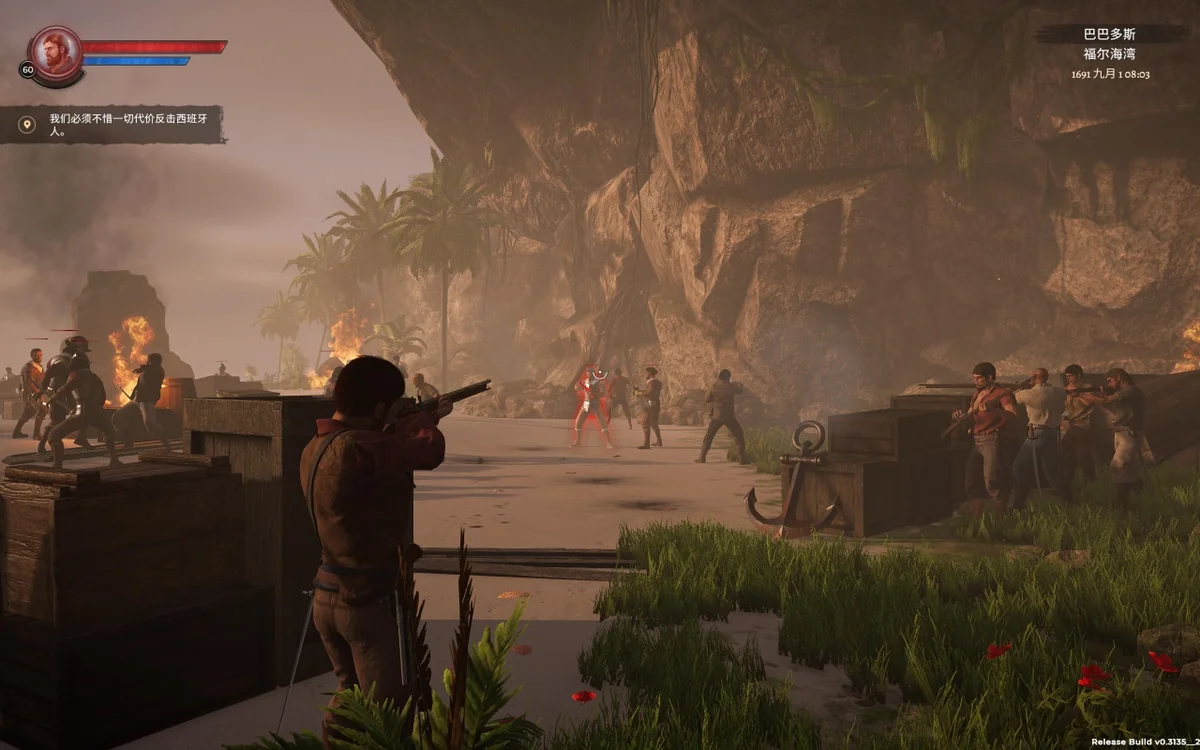Select the quest location marker icon
Image resolution: width=1200 pixels, height=750 pixels.
(x=28, y=124)
